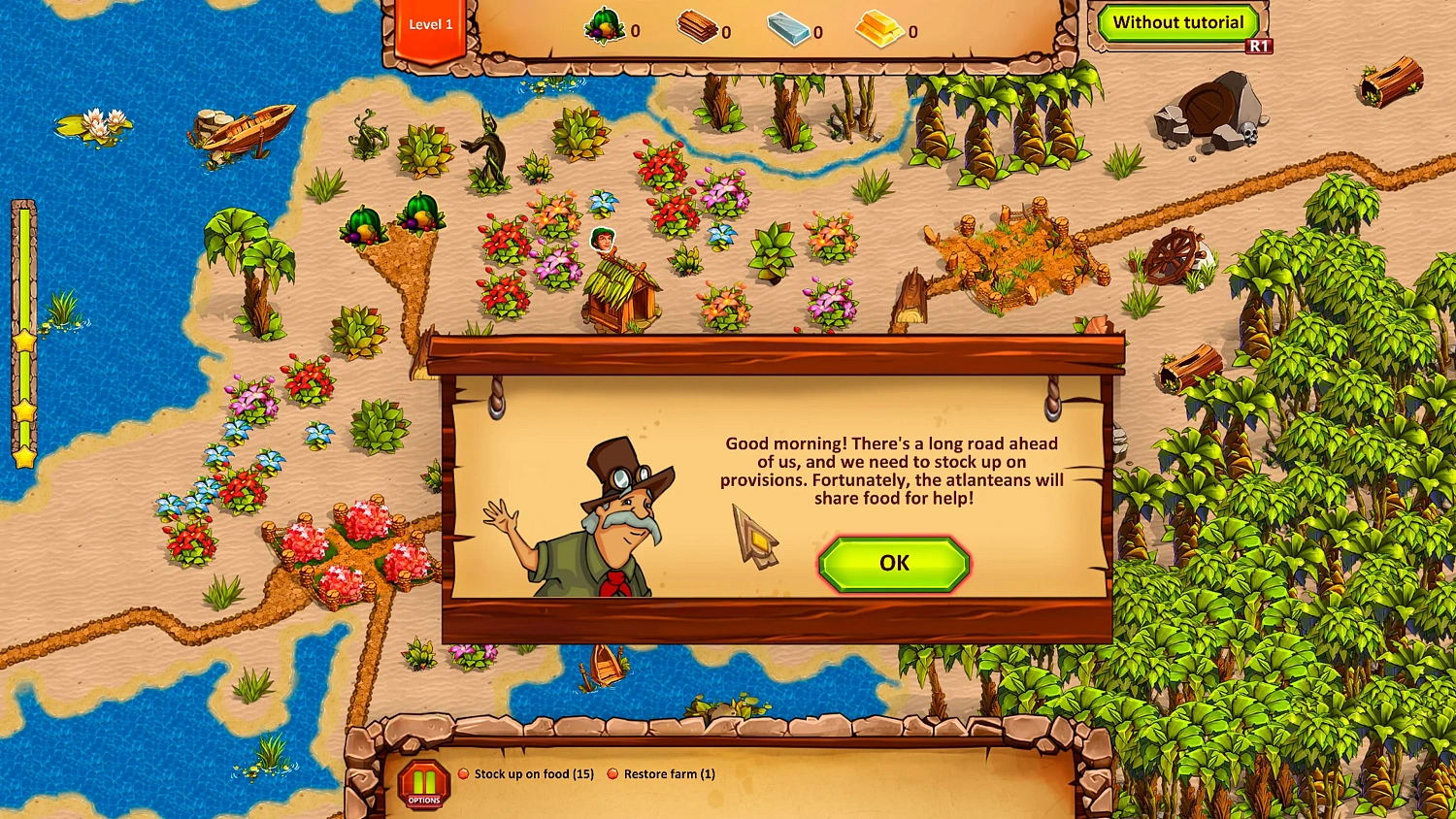Image resolution: width=1456 pixels, height=819 pixels.
Task: Click the wood planks resource icon
Action: tap(695, 28)
